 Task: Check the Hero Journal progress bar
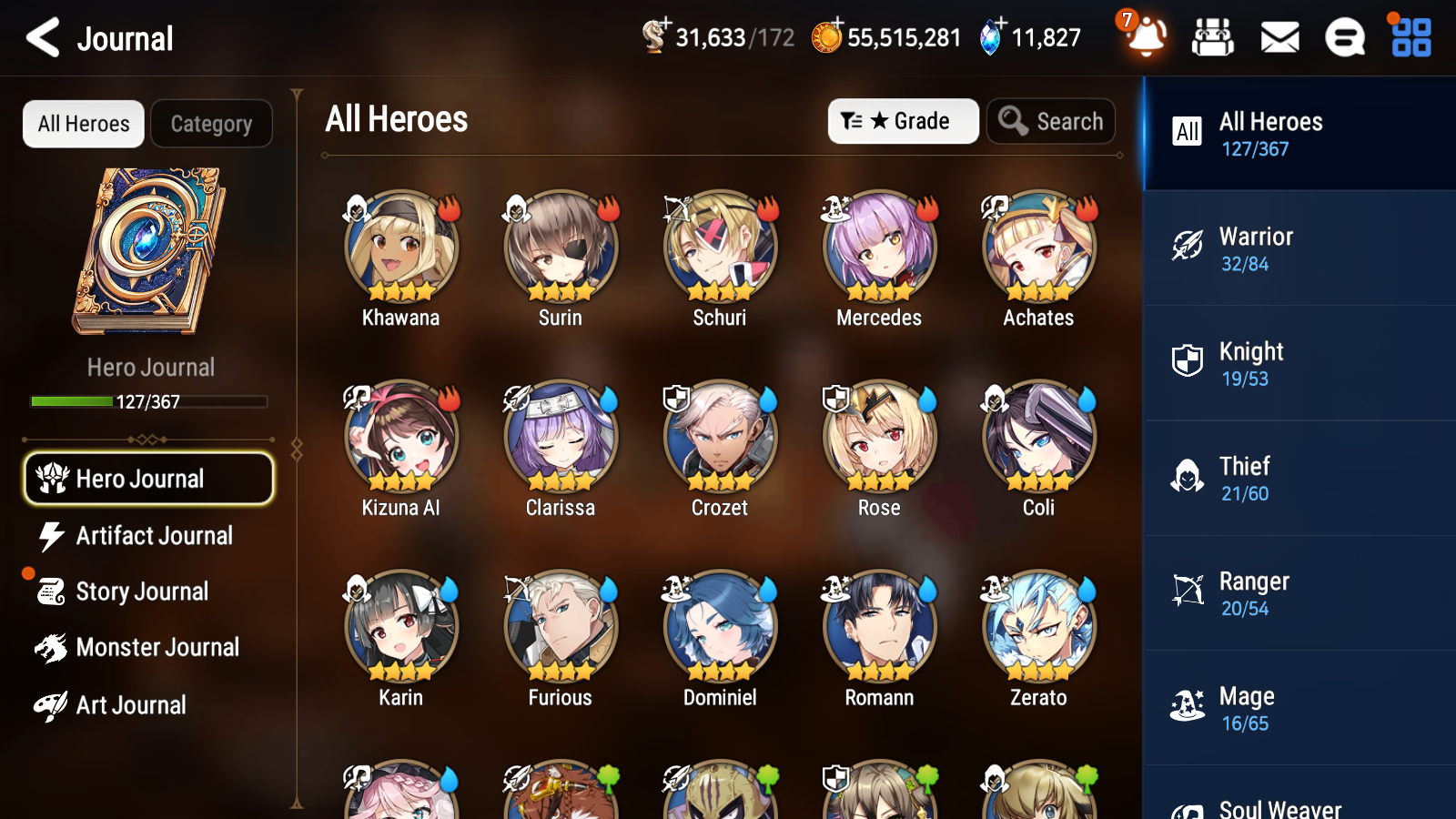(148, 401)
